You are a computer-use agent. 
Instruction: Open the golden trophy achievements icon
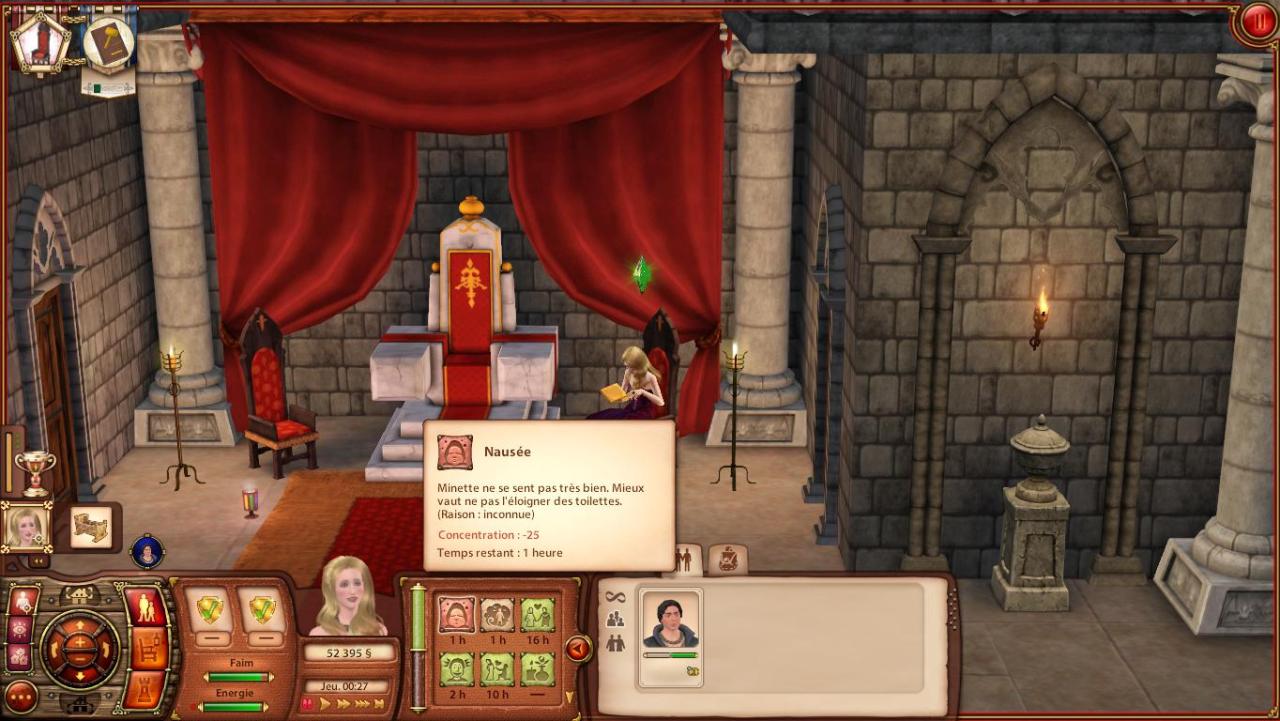point(35,470)
